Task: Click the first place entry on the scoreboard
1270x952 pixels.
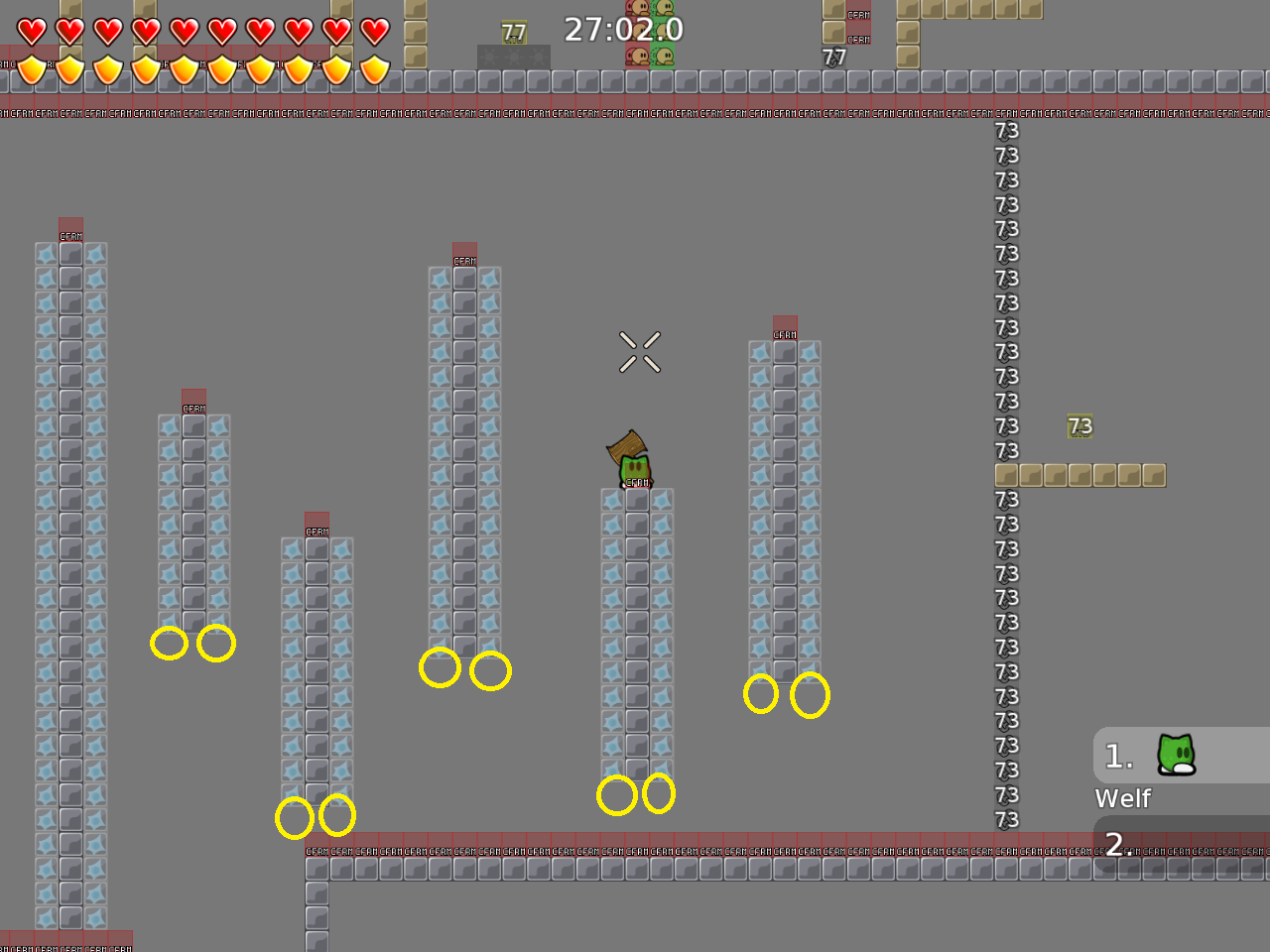Action: 1141,756
